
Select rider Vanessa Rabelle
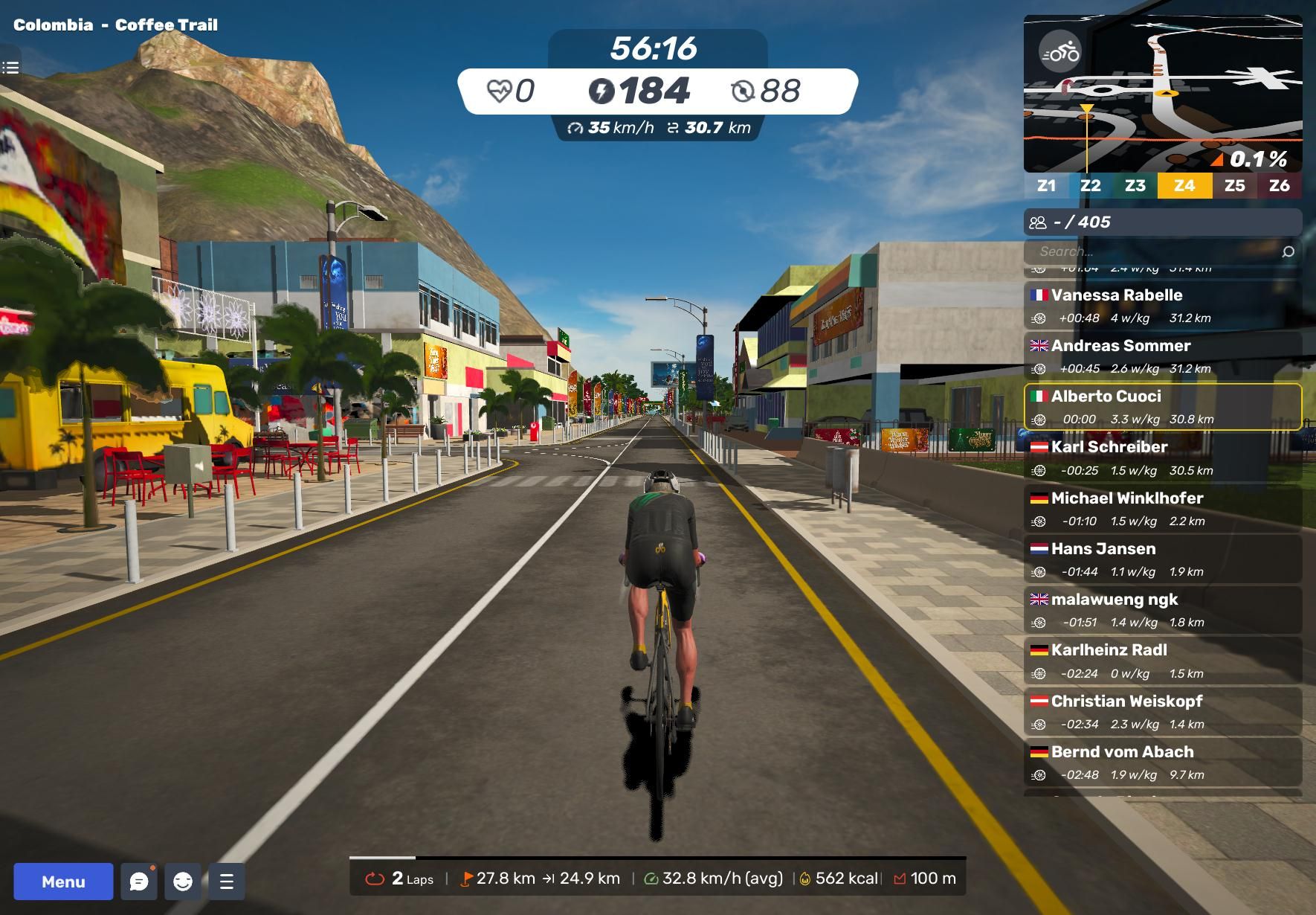pyautogui.click(x=1162, y=305)
